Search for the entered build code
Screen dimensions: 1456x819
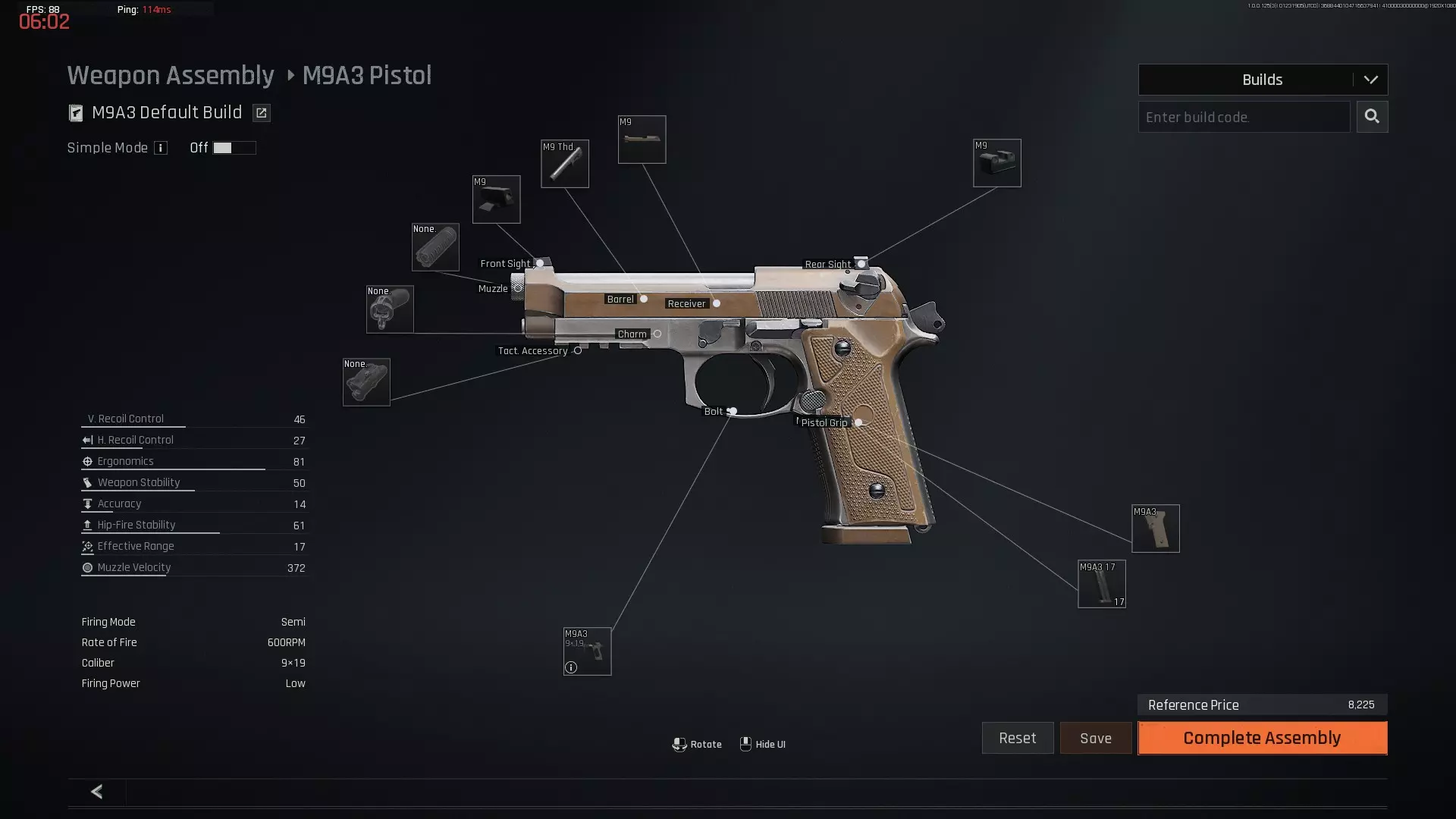[x=1372, y=117]
